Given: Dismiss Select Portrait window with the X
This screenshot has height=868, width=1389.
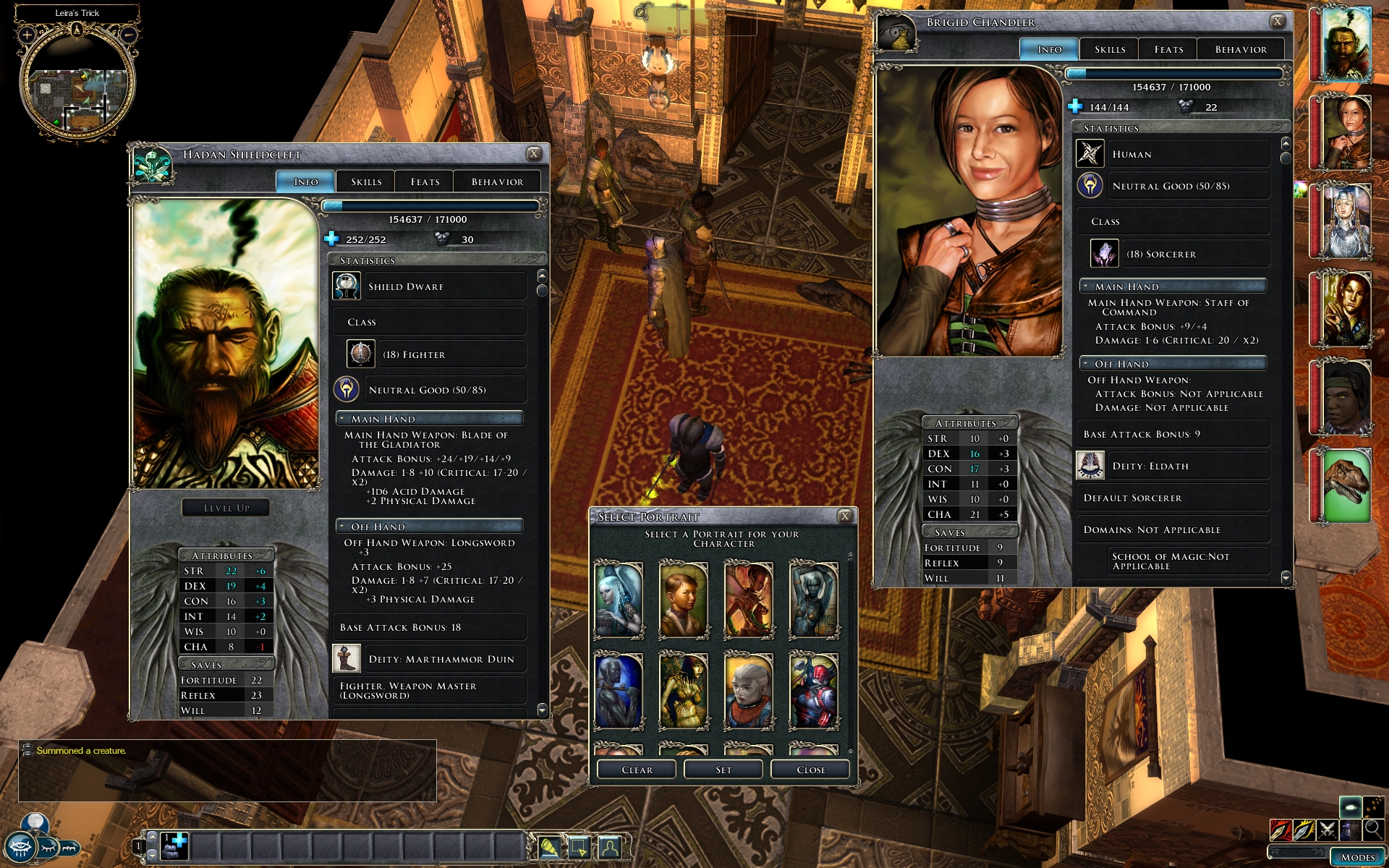Looking at the screenshot, I should (x=844, y=516).
